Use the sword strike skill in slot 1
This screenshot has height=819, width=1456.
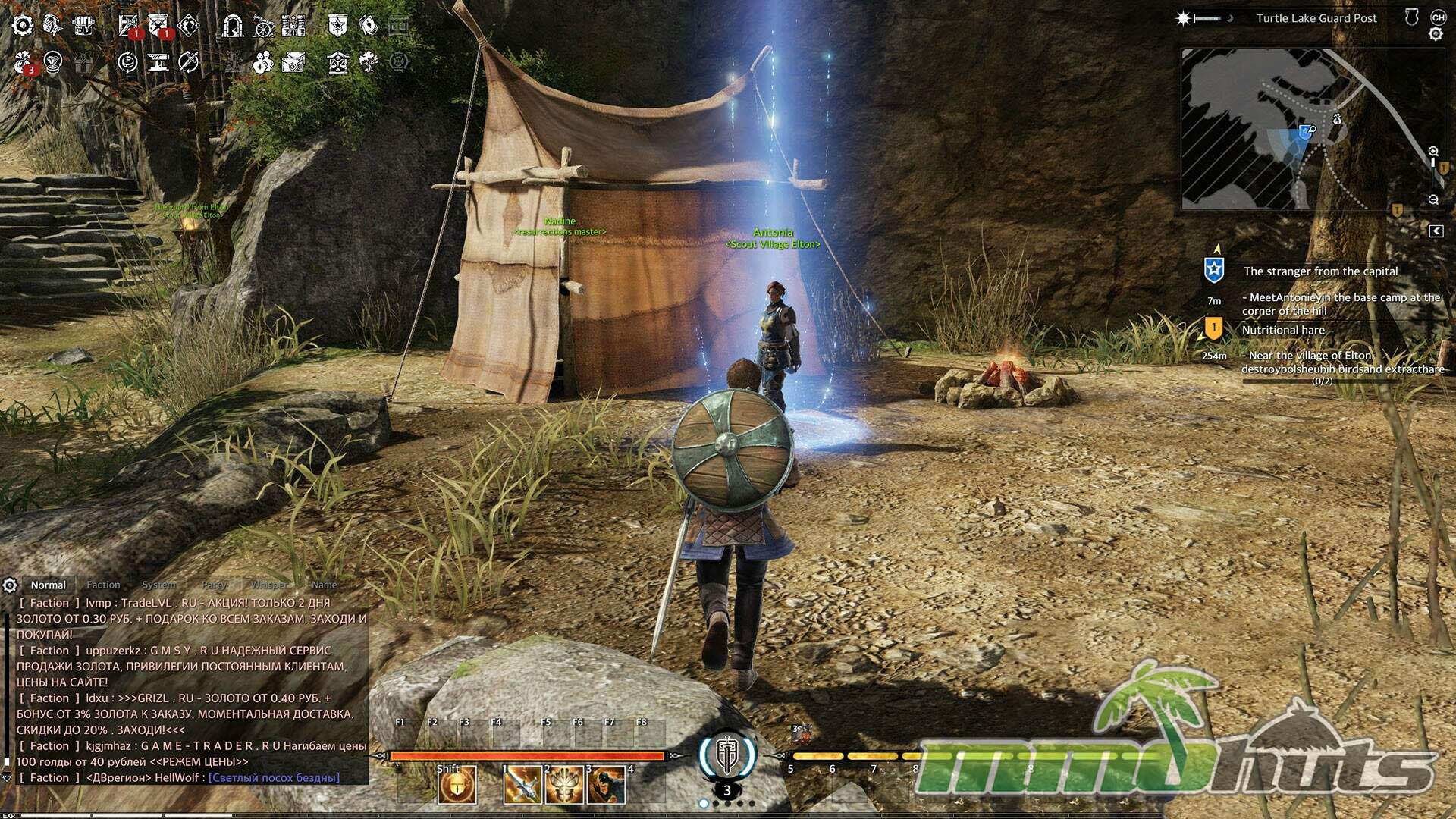click(522, 784)
